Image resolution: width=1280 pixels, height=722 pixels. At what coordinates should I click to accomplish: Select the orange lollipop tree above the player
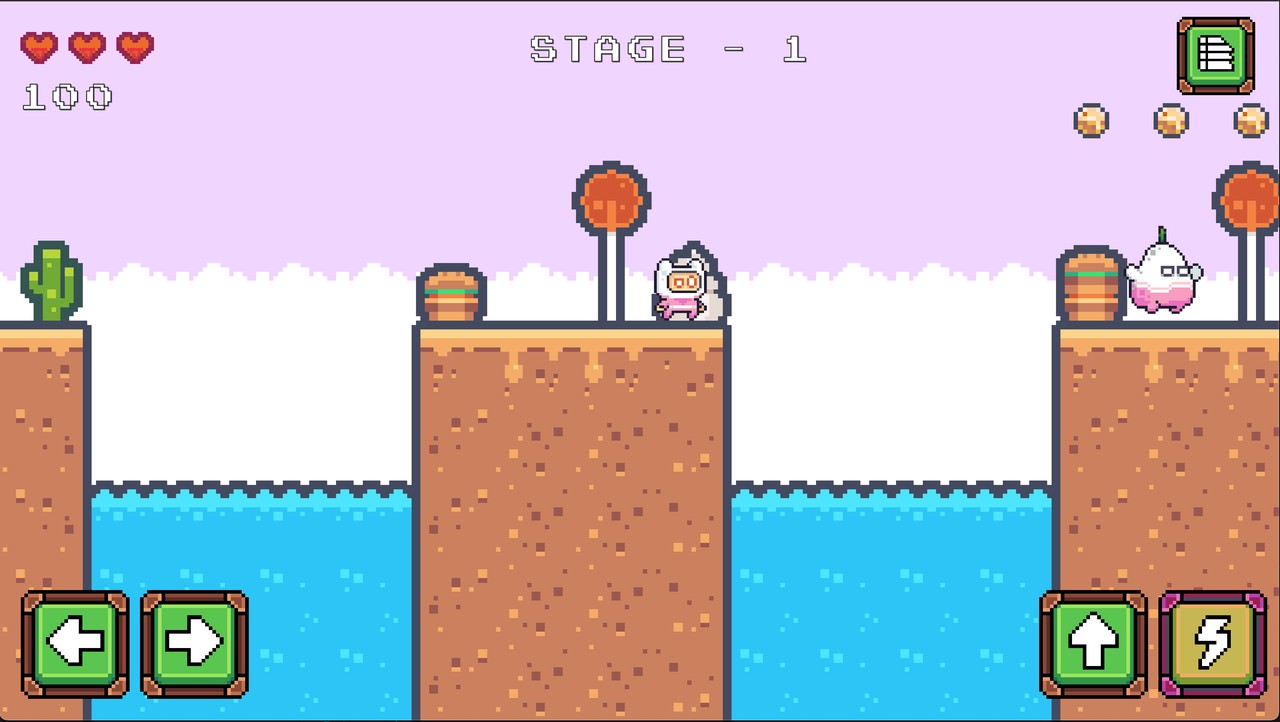tap(611, 200)
